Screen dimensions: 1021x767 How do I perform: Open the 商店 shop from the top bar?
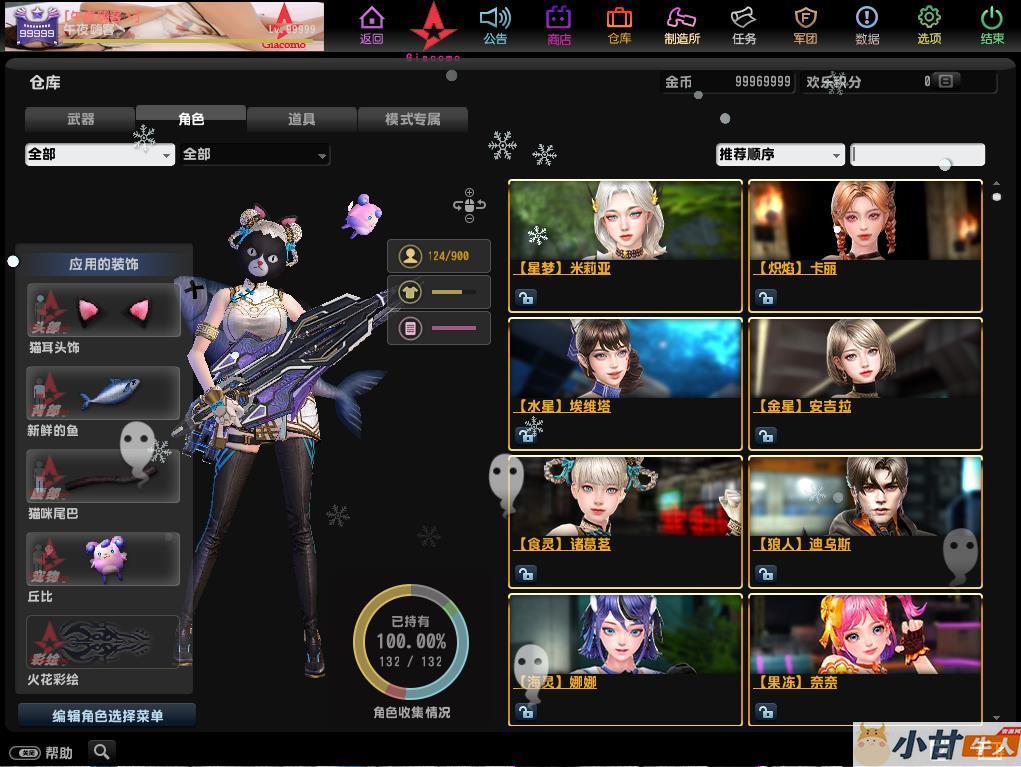click(x=559, y=25)
